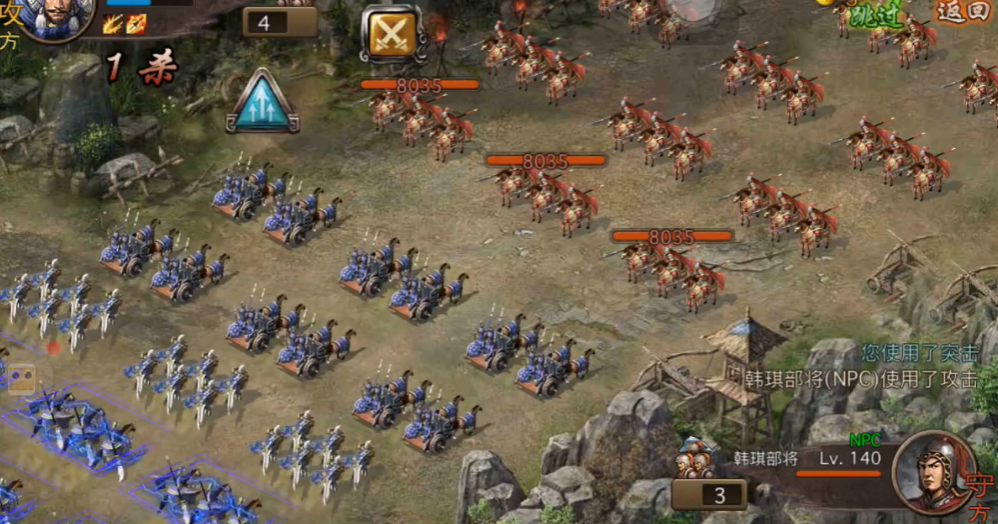Select the orange-background slash skill icon
Screen dimensions: 998x524
click(136, 24)
